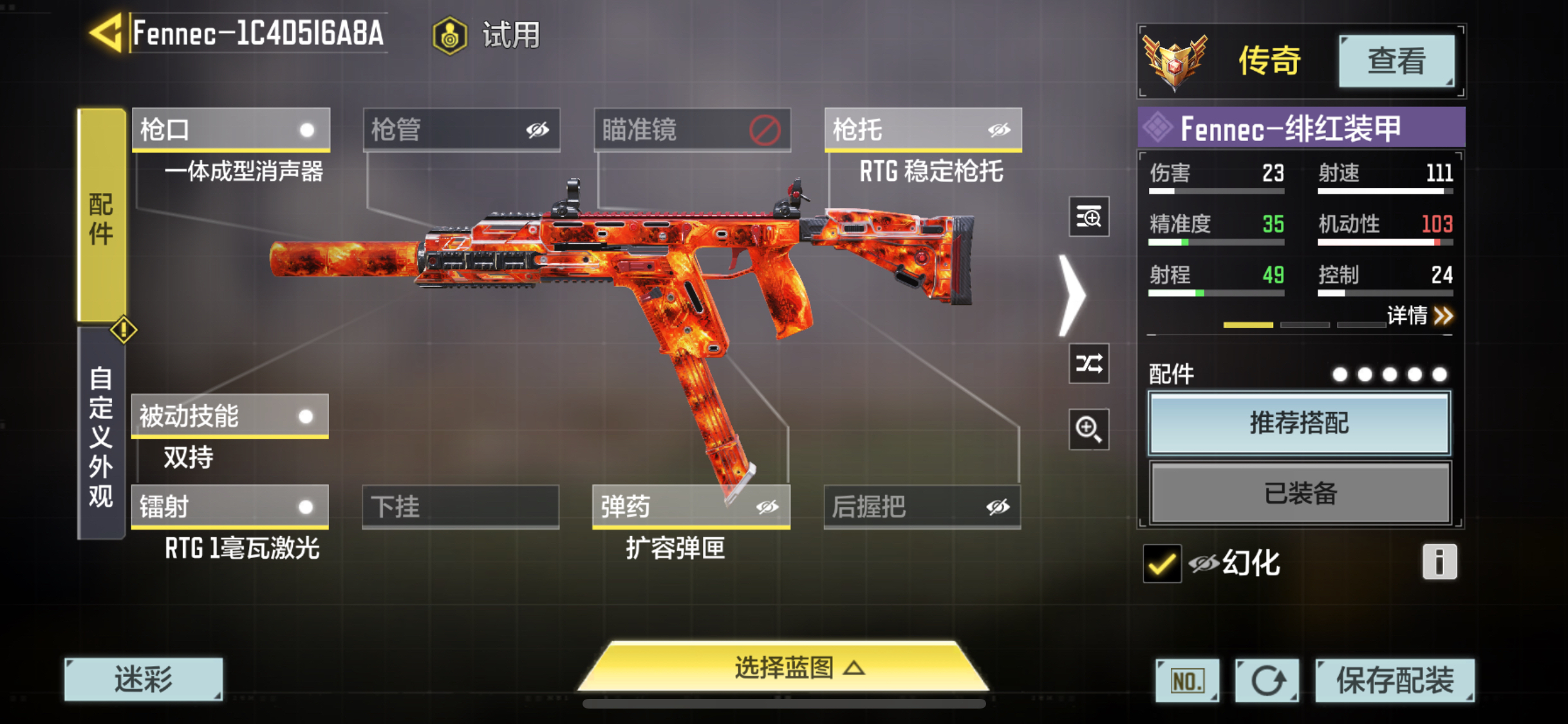Open the 迷彩 camo menu
This screenshot has height=724, width=1568.
[x=144, y=679]
